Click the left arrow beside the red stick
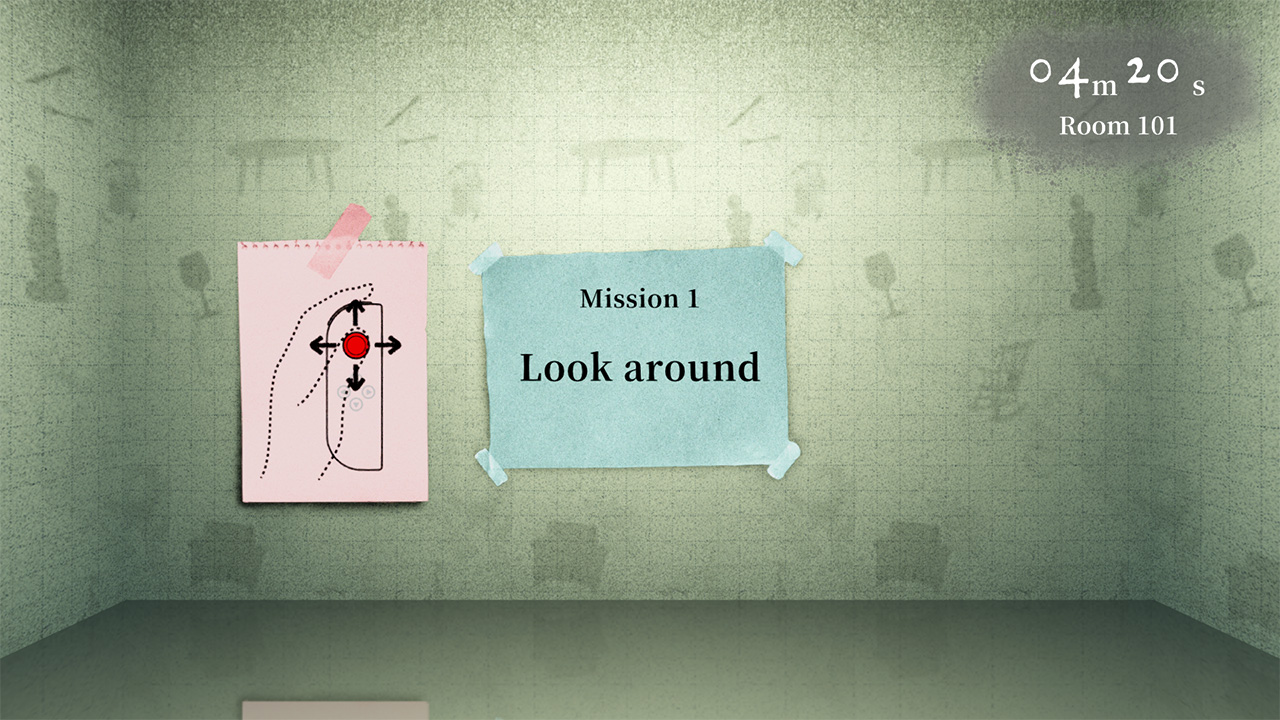This screenshot has width=1280, height=720. pos(319,346)
